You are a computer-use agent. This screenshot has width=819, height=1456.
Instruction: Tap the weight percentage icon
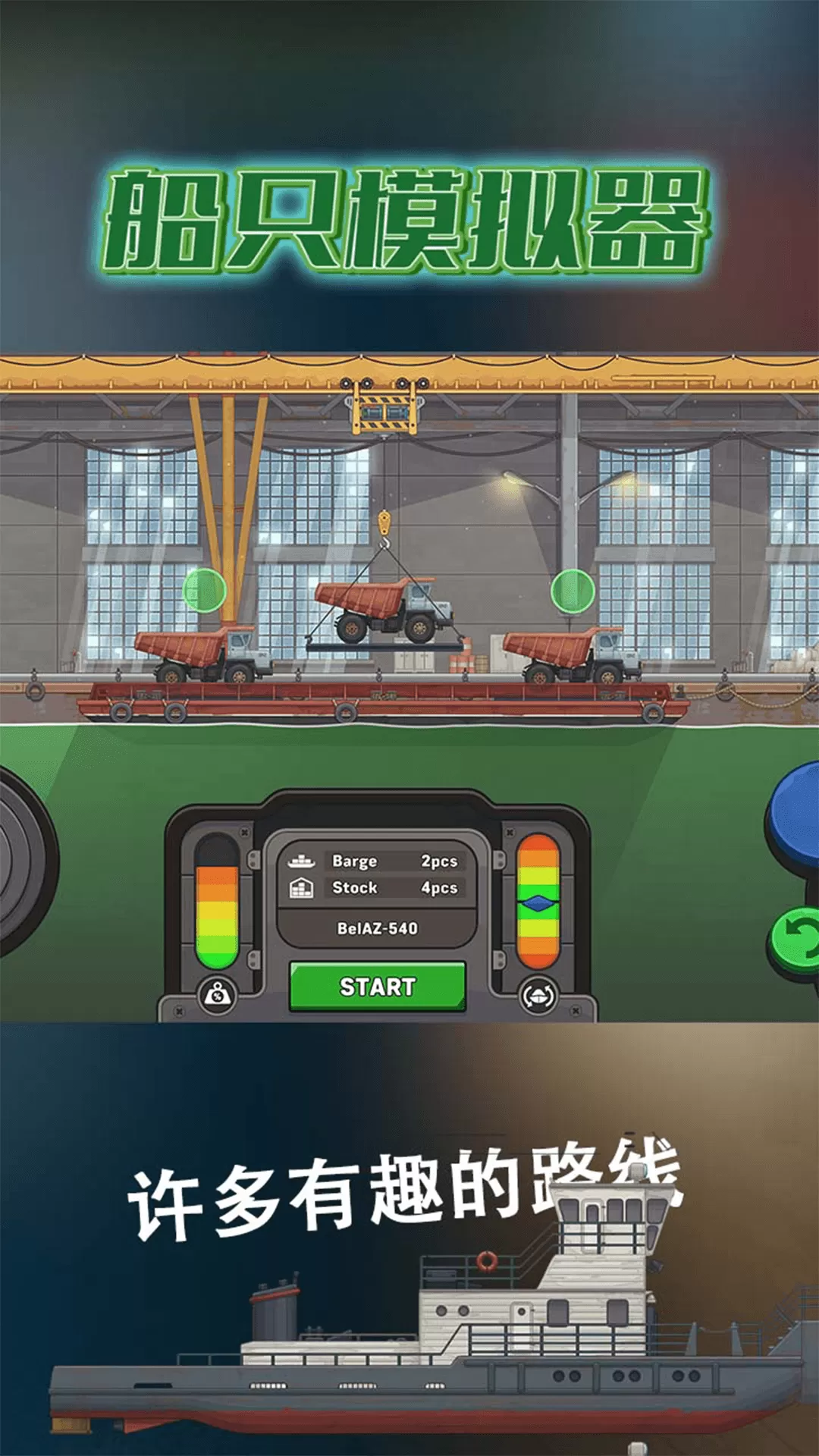pos(217,995)
